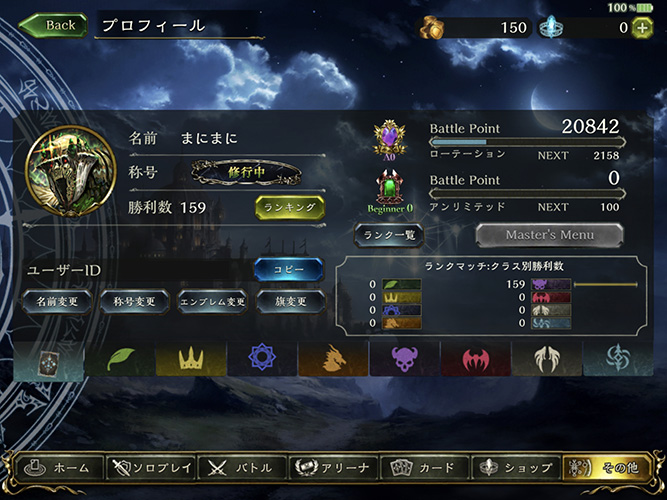Screen dimensions: 667x500
Task: Copy the user ID with コピー
Action: click(x=288, y=269)
